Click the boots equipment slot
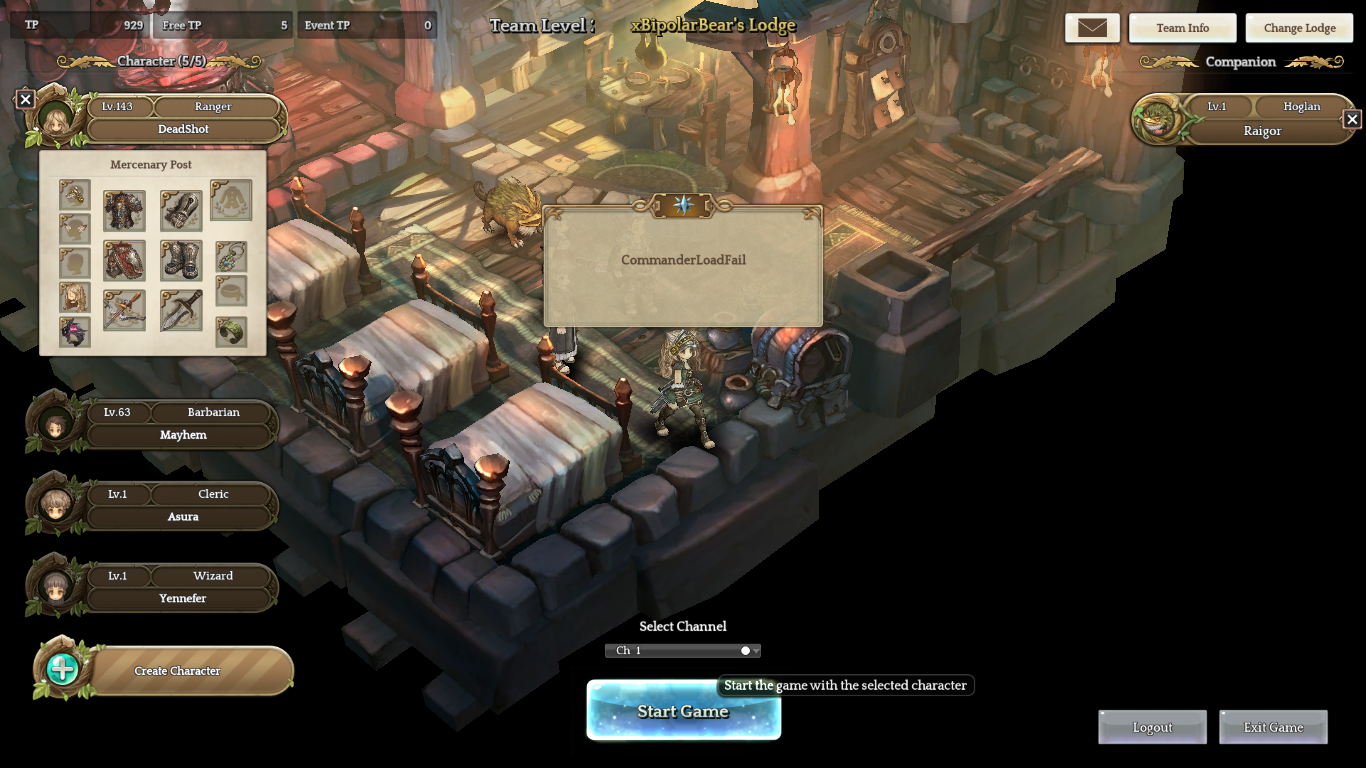Image resolution: width=1366 pixels, height=768 pixels. [181, 261]
